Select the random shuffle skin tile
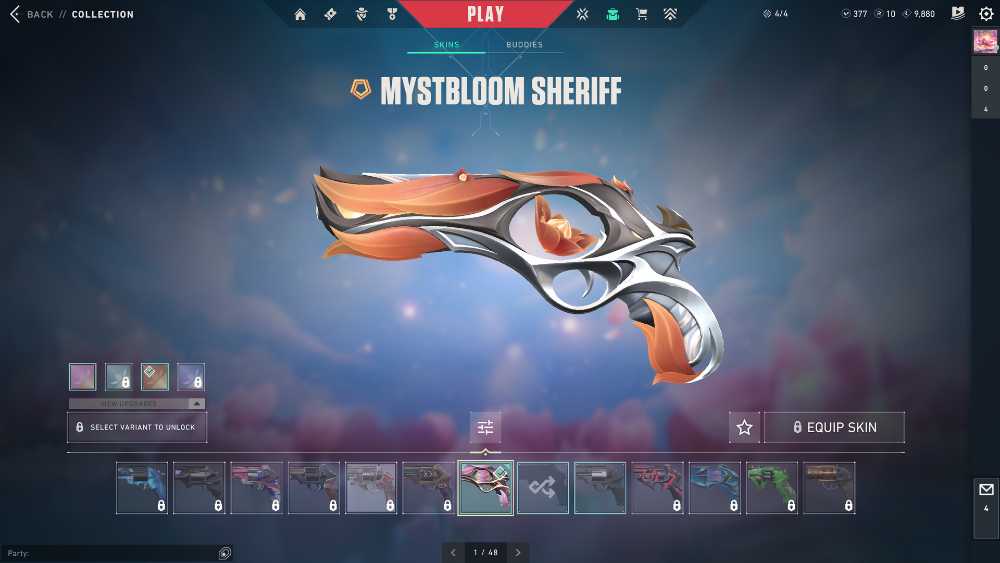 pos(543,488)
